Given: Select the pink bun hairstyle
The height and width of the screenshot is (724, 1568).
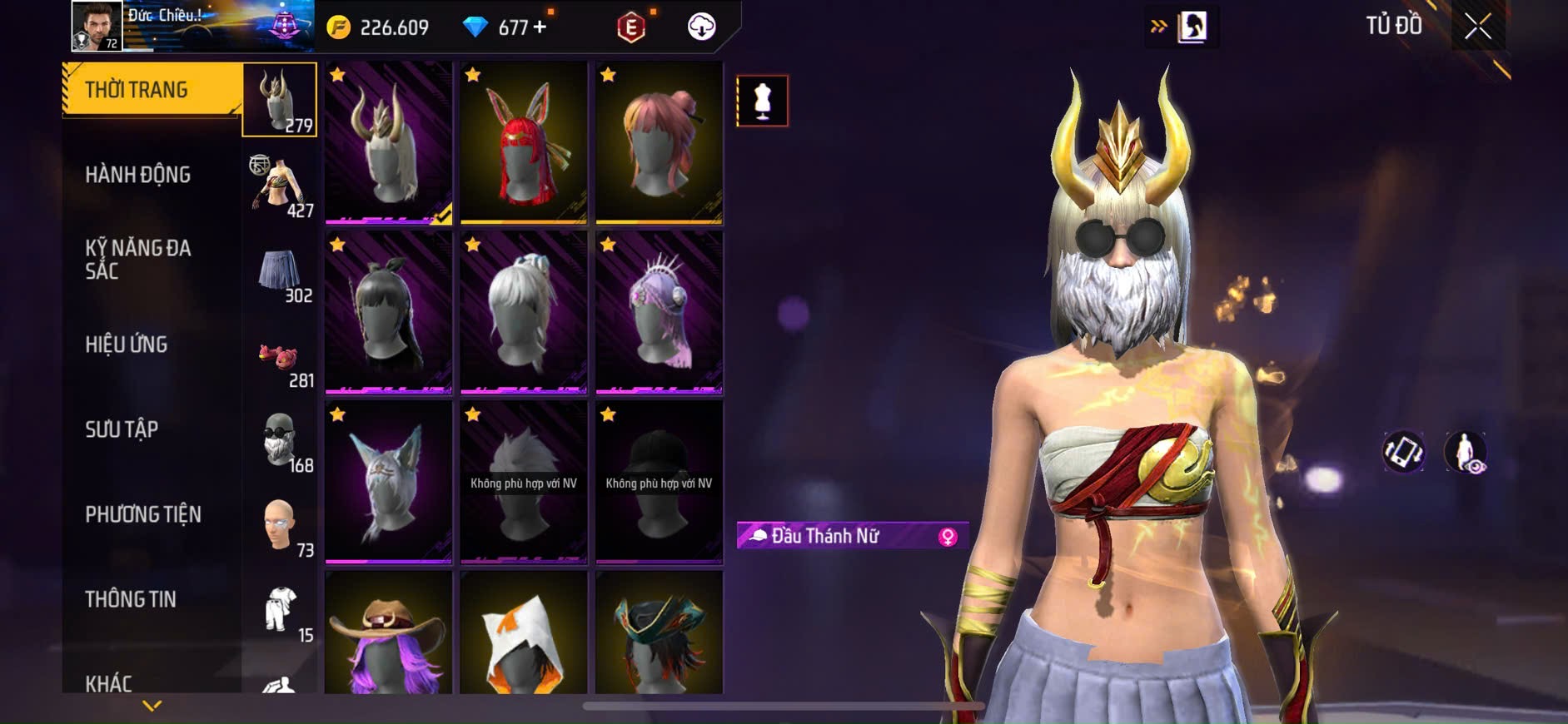Looking at the screenshot, I should (659, 142).
